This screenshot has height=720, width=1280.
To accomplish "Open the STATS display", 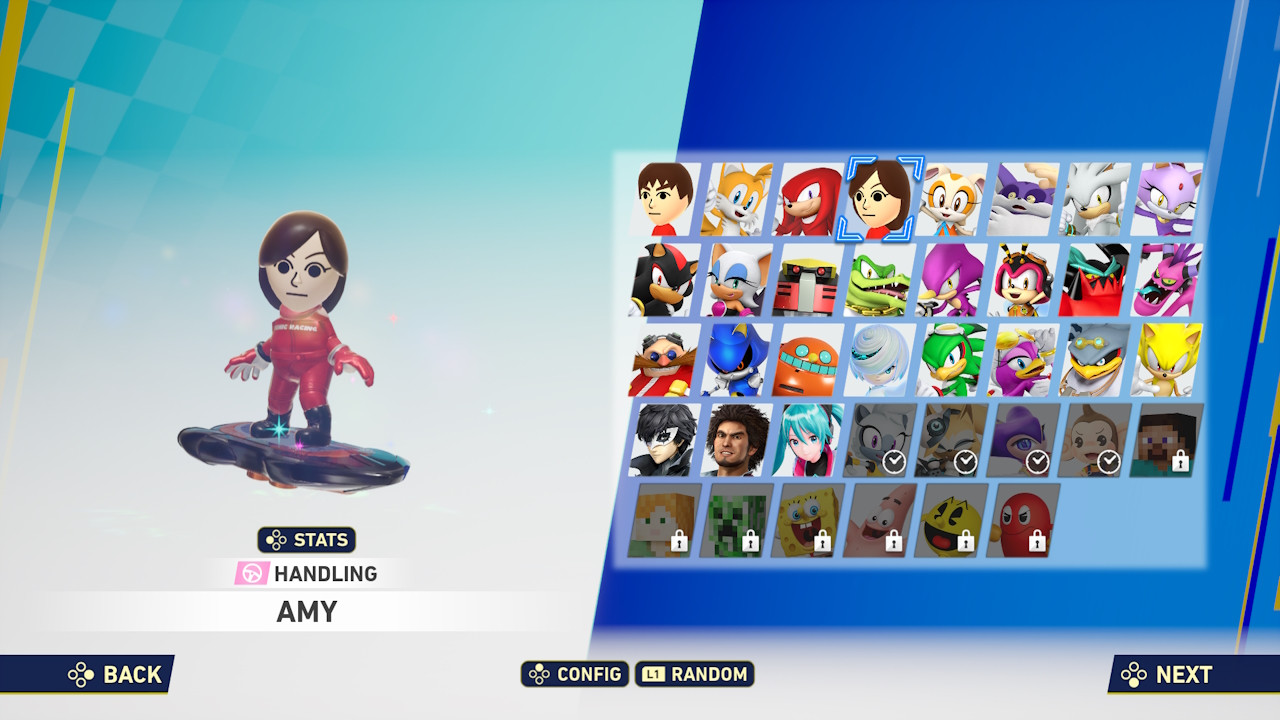I will click(305, 540).
